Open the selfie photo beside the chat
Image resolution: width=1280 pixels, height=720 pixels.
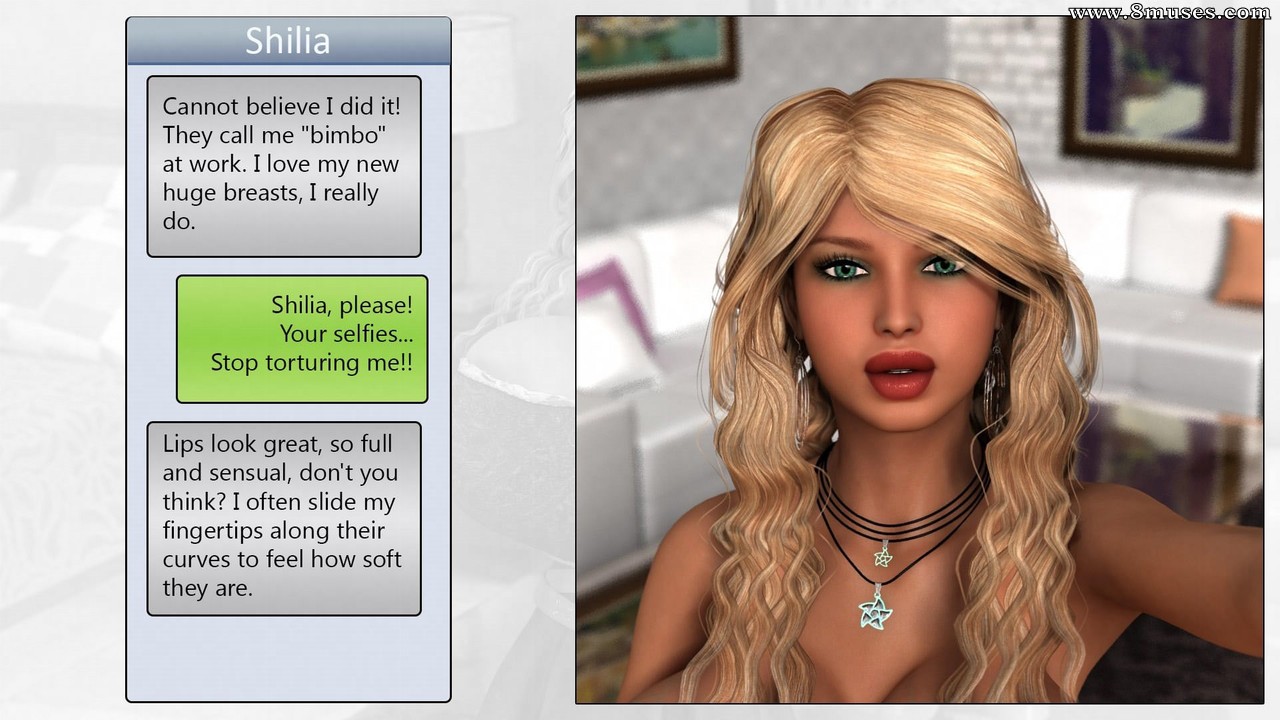pos(919,360)
